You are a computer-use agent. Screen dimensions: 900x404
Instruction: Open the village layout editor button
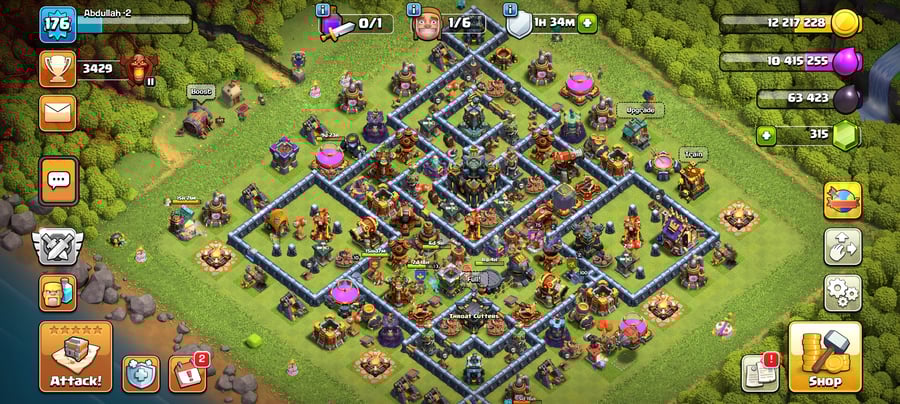(842, 246)
